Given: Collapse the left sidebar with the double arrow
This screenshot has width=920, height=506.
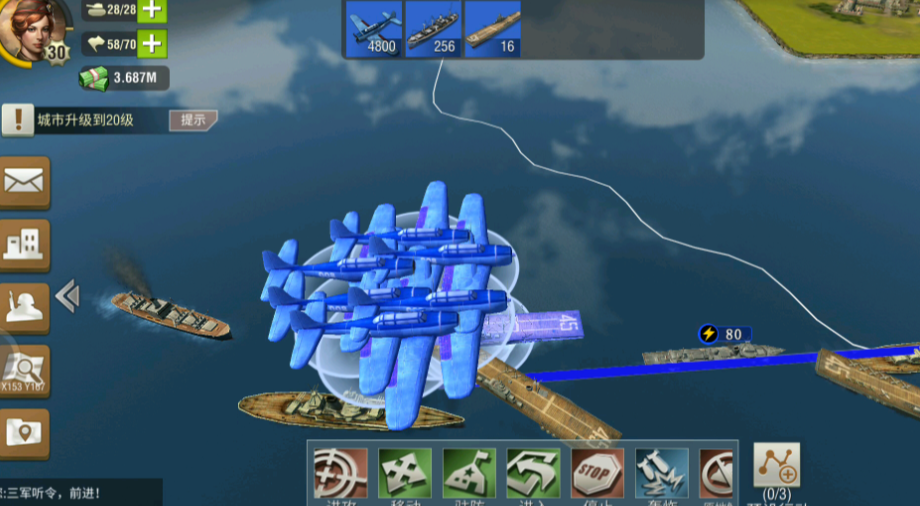Looking at the screenshot, I should [x=67, y=296].
